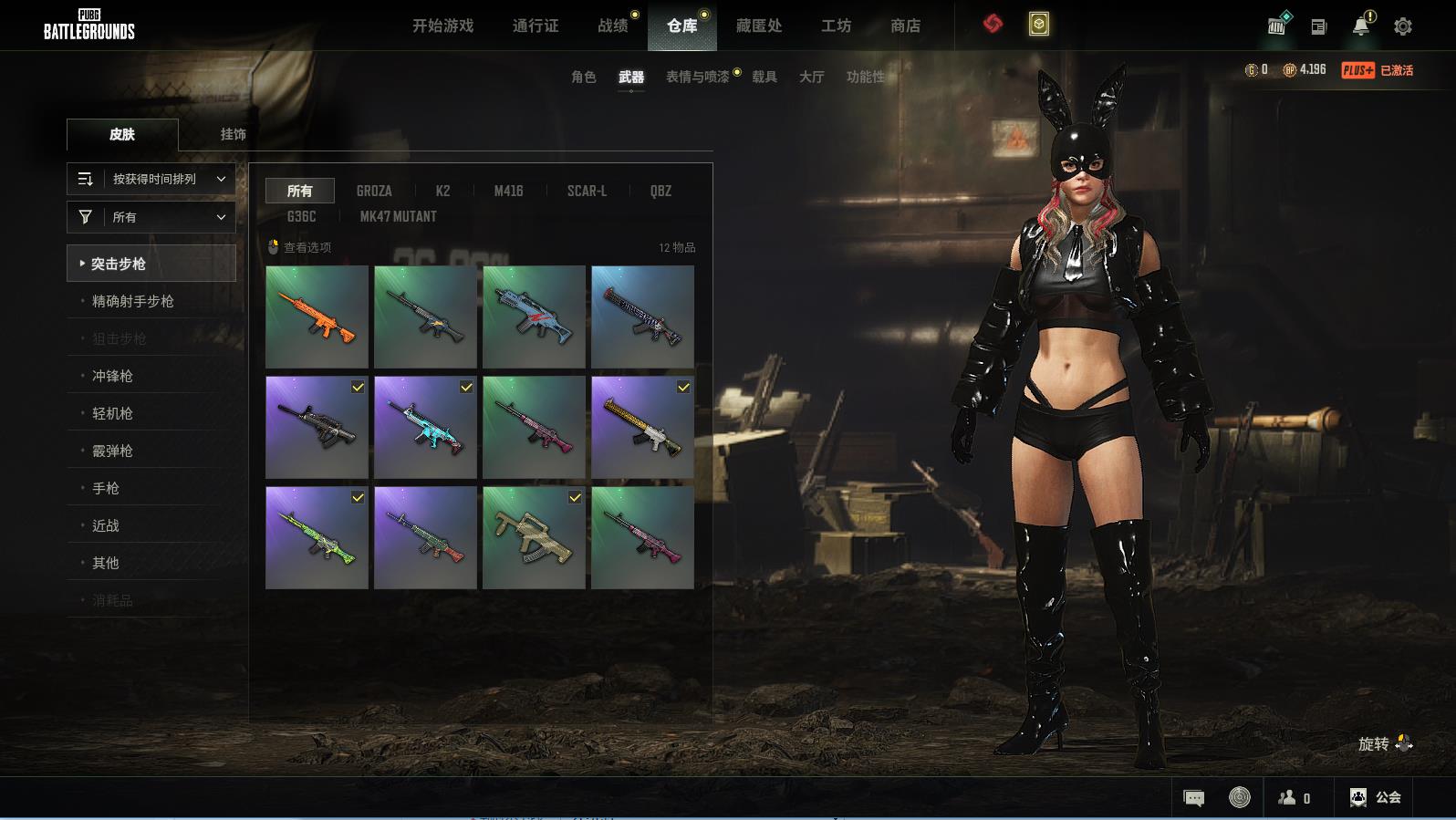
Task: Open notifications bell icon
Action: coord(1361,26)
